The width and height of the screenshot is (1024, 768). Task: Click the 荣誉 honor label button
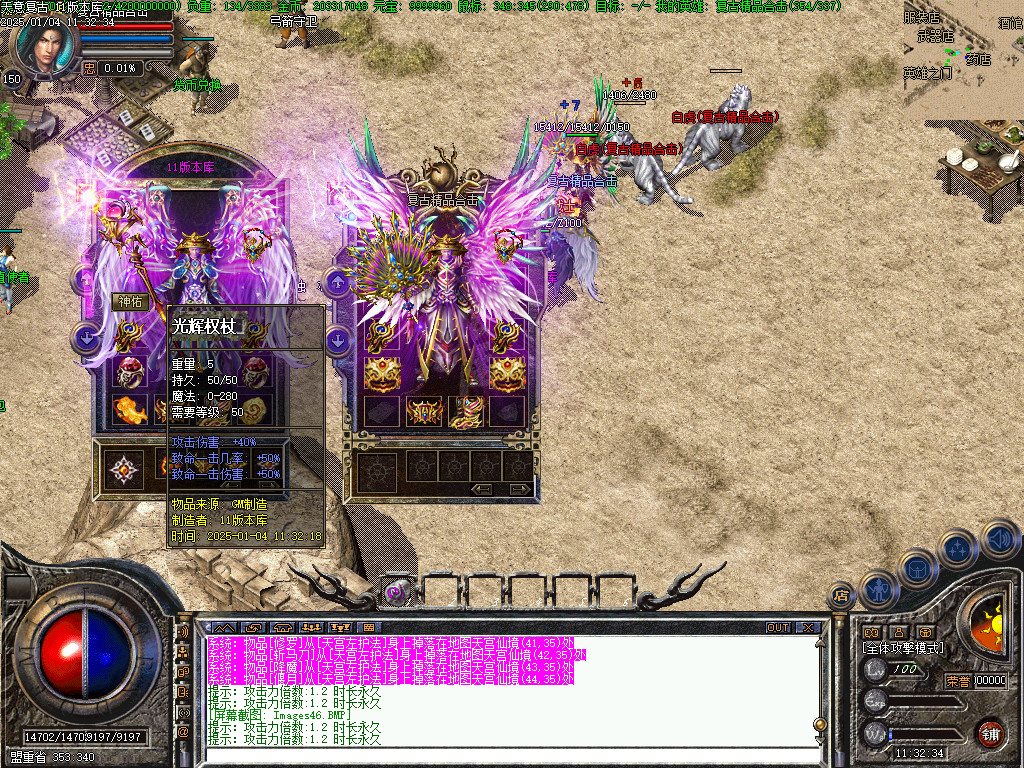(x=957, y=681)
